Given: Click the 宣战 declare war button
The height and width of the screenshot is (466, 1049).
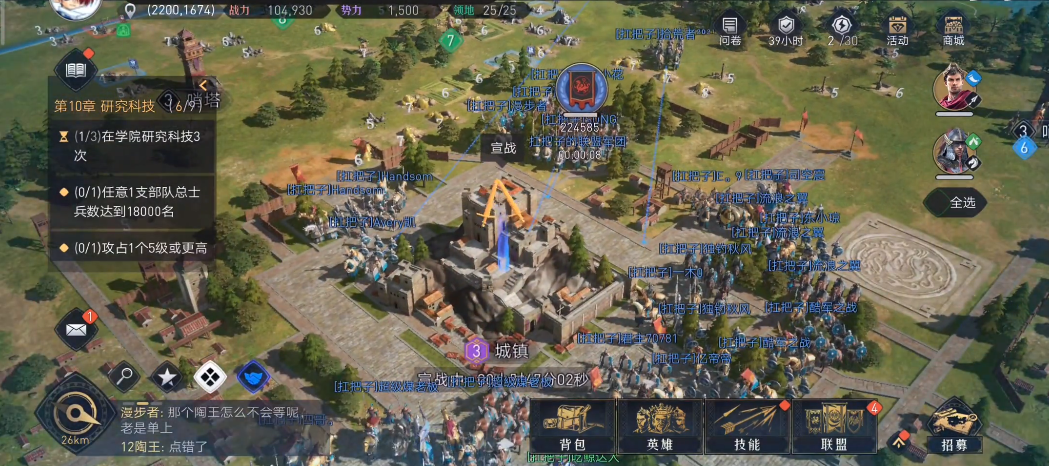Looking at the screenshot, I should click(503, 147).
